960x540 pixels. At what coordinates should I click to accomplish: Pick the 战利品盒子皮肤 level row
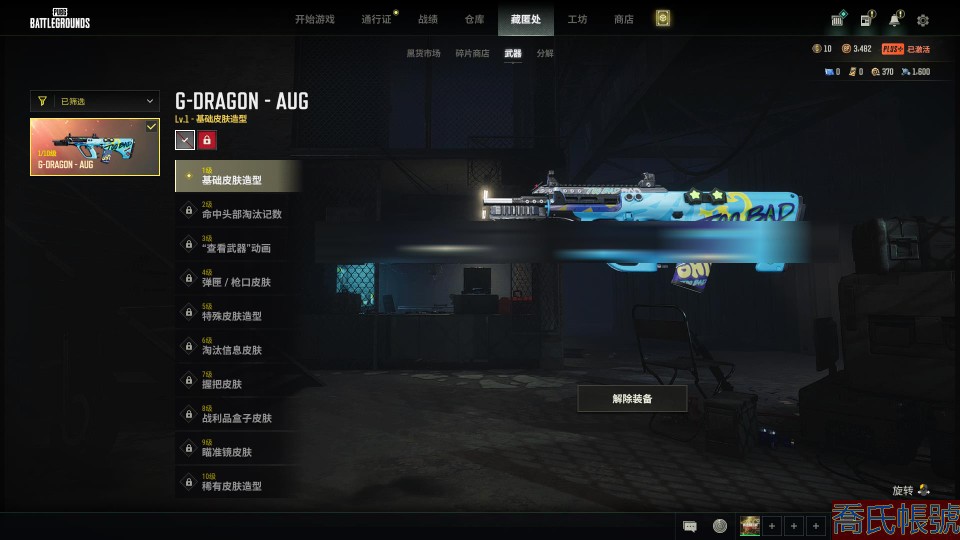tap(238, 414)
